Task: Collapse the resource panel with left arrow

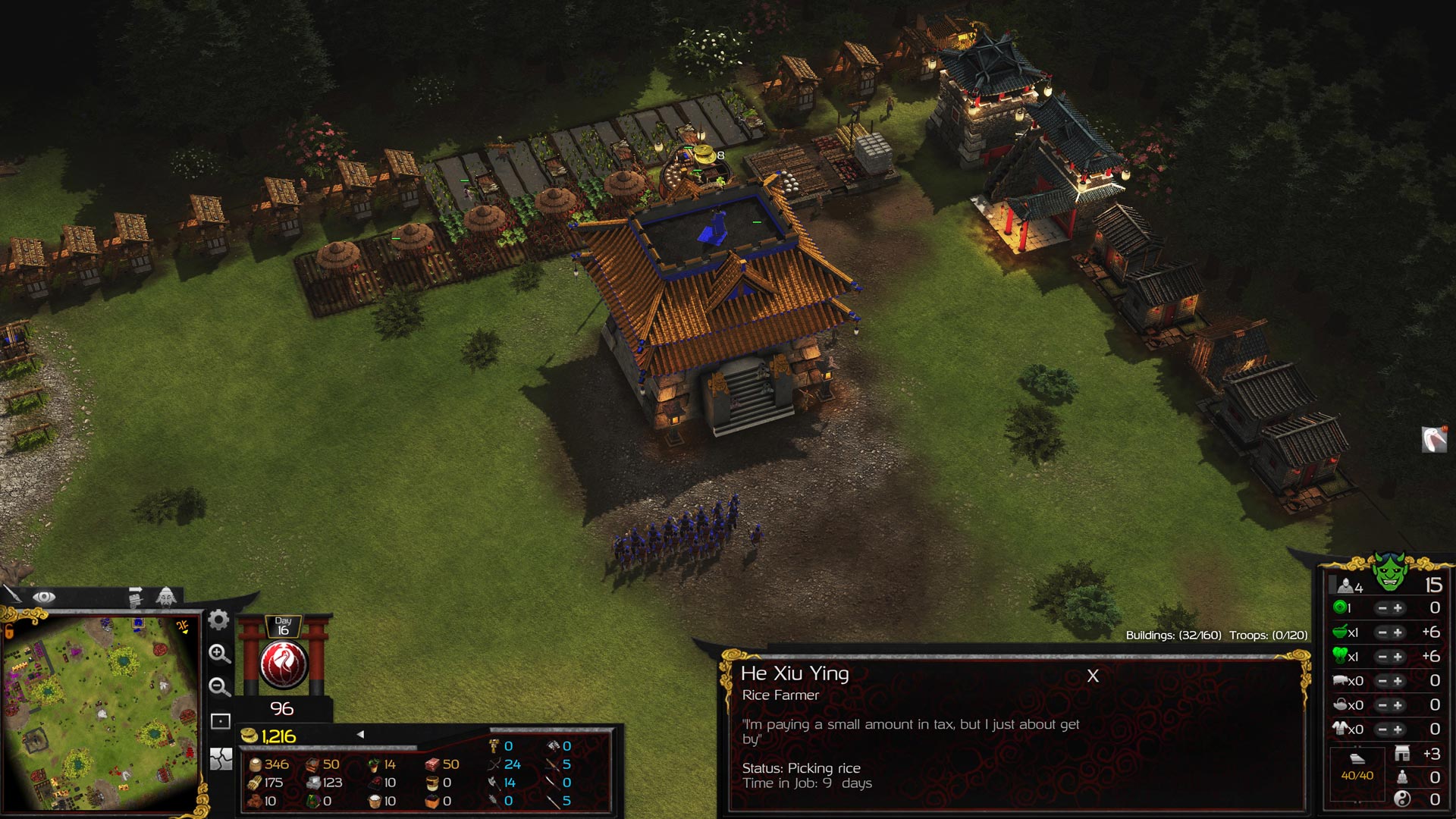Action: pos(360,734)
